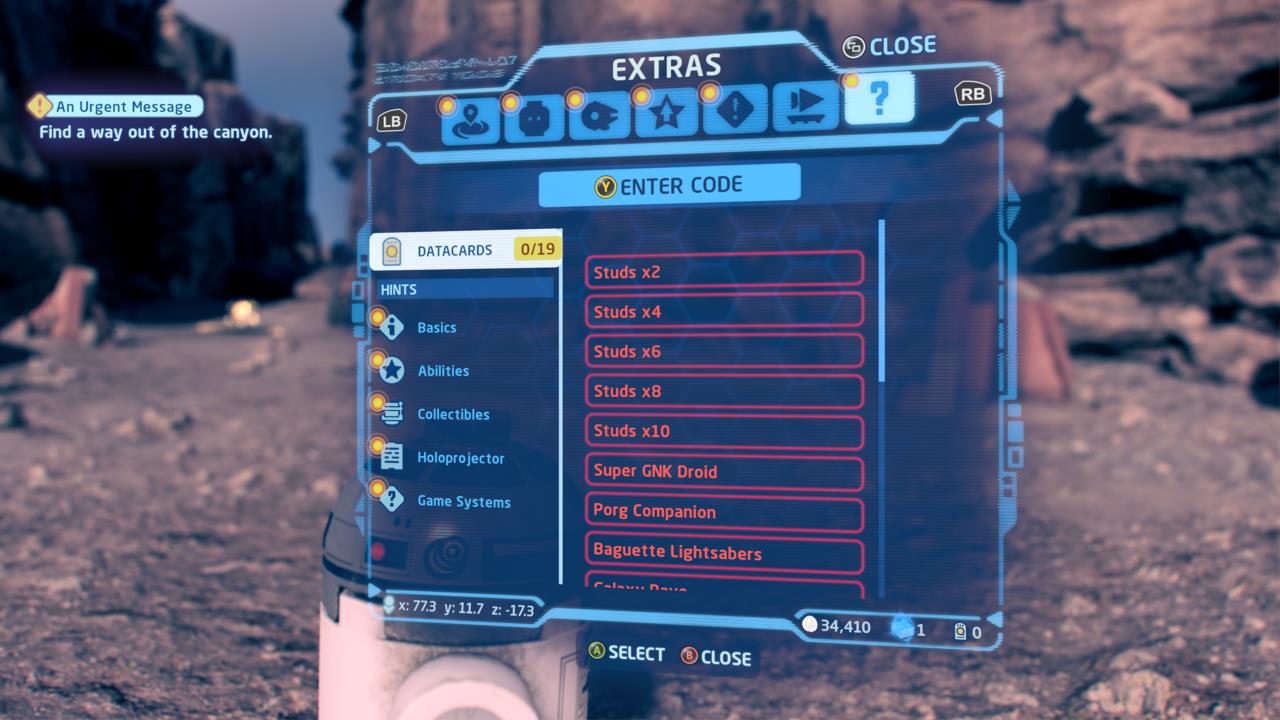Select the question mark Extras tab
This screenshot has width=1280, height=720.
(x=879, y=98)
